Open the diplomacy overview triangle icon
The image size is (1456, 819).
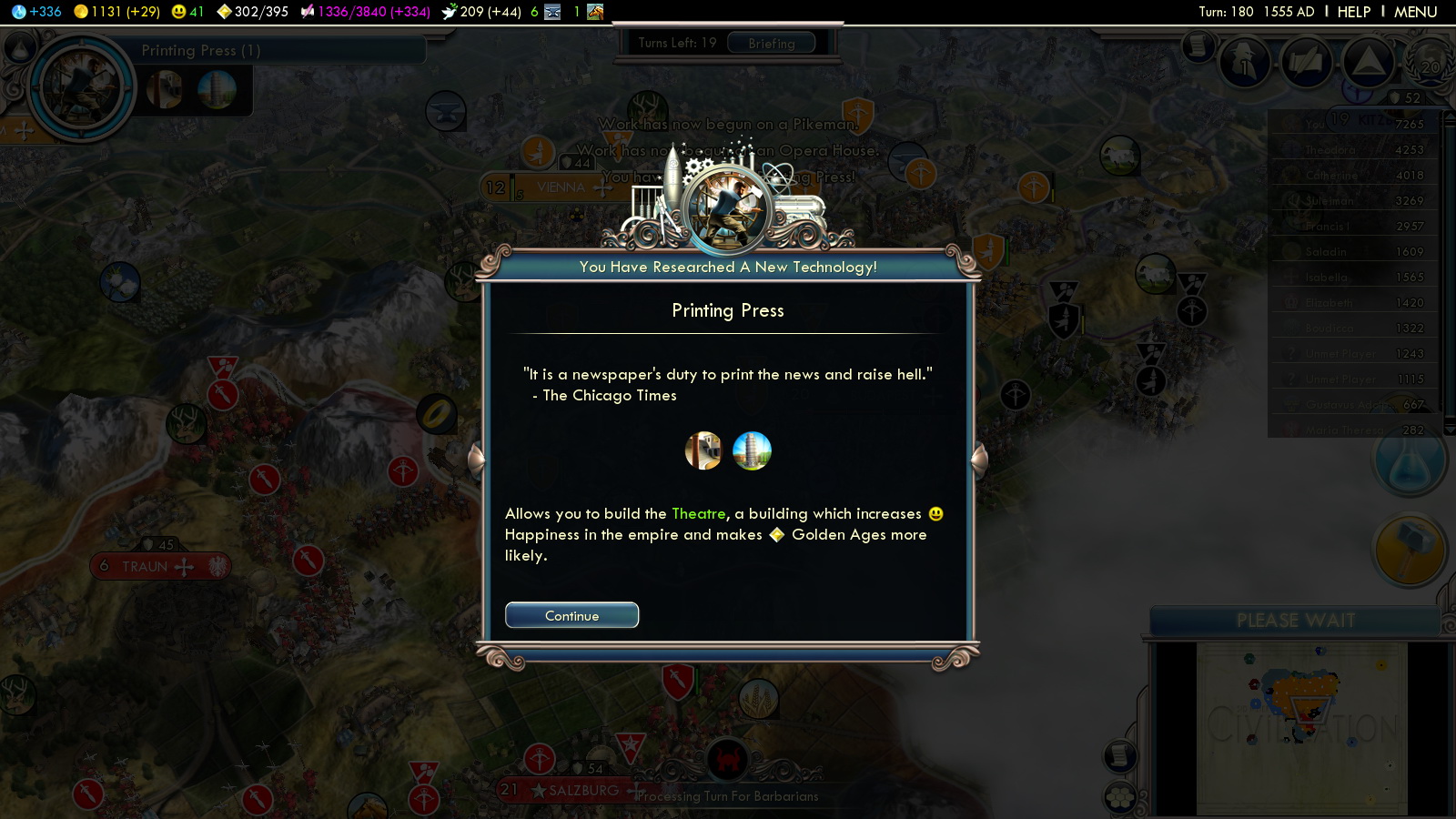[x=1367, y=64]
